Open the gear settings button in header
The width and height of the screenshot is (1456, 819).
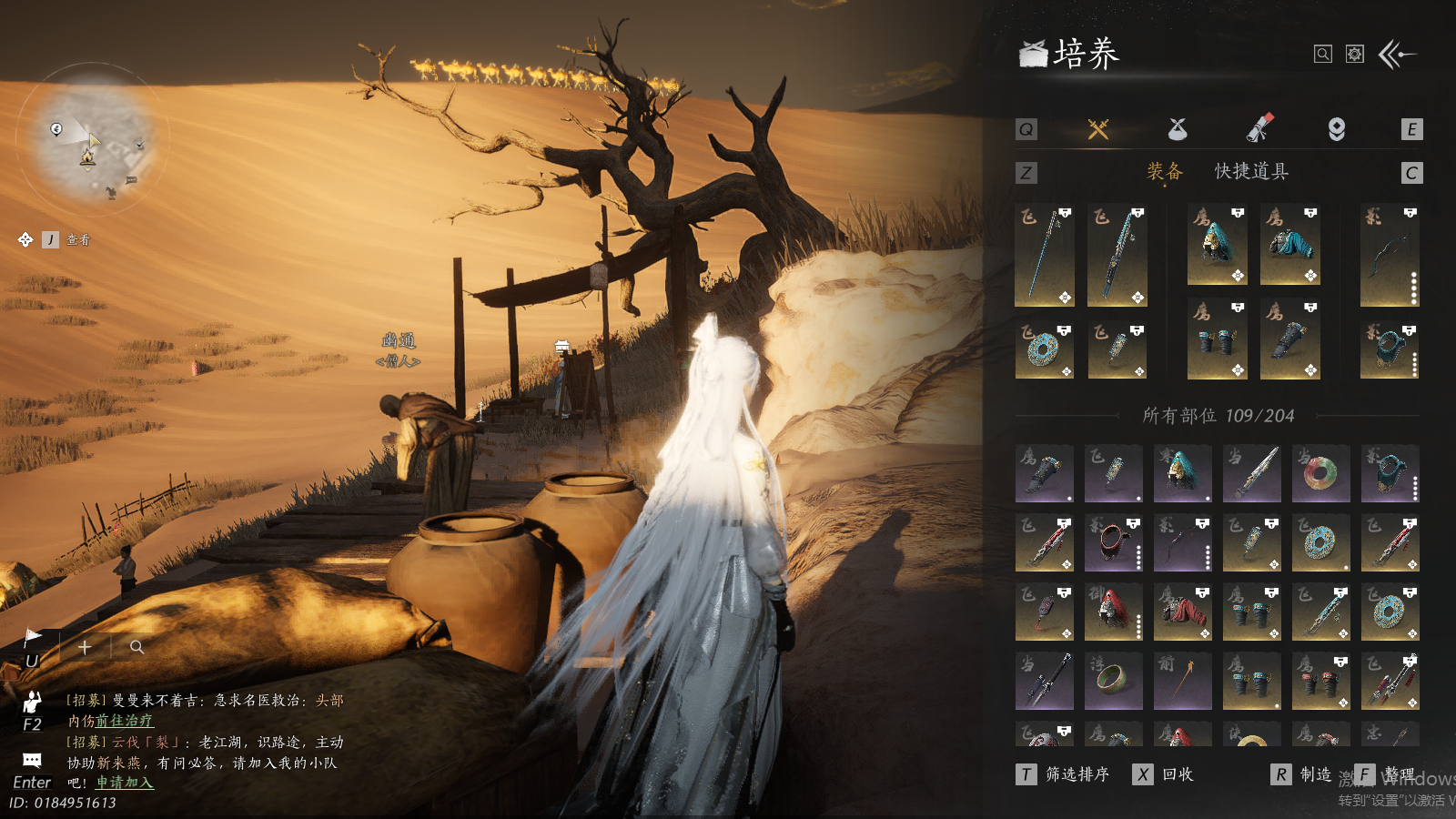(1355, 55)
